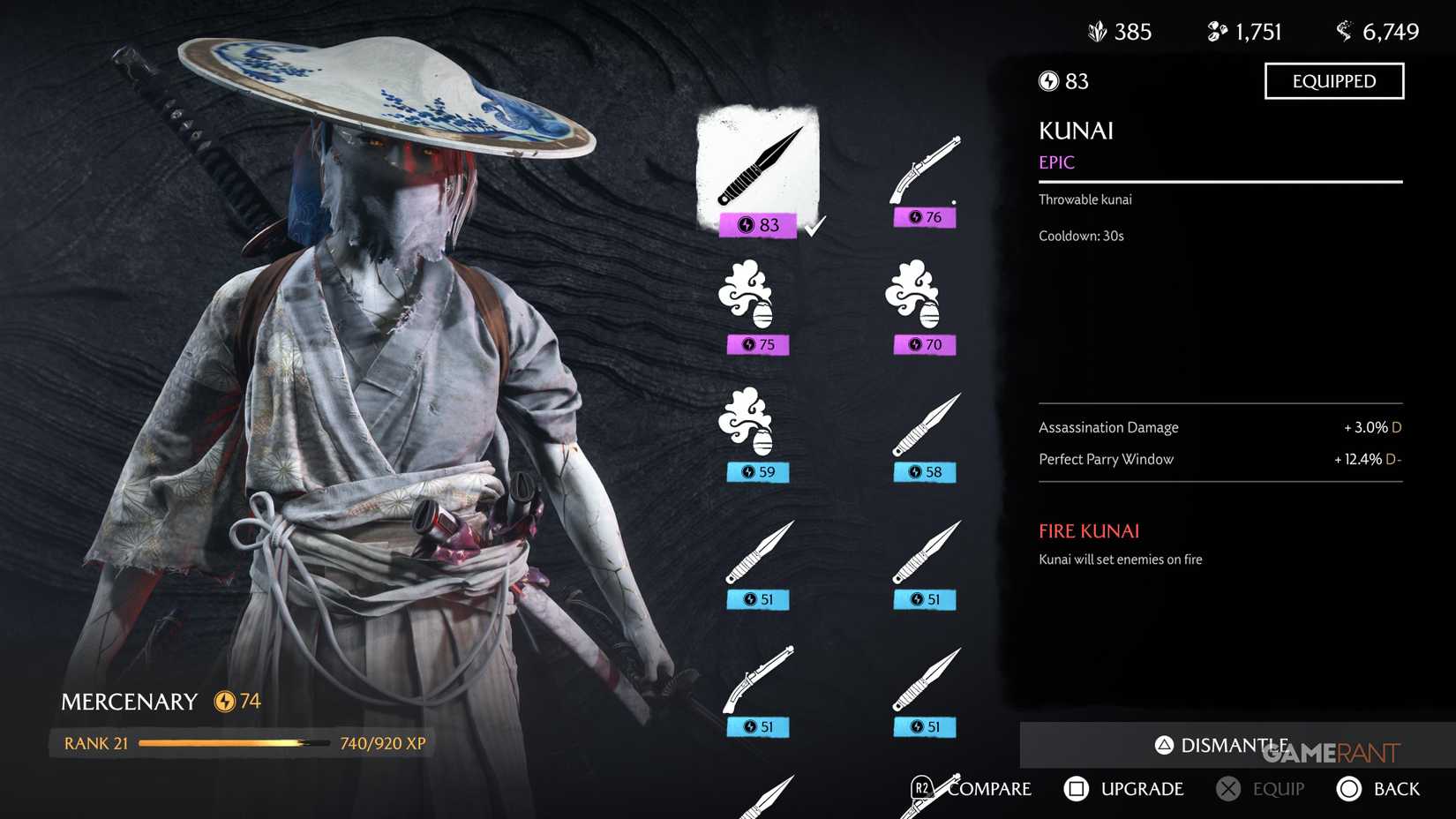Switch to the Upgrade screen
Viewport: 1456px width, 819px height.
coord(1125,788)
